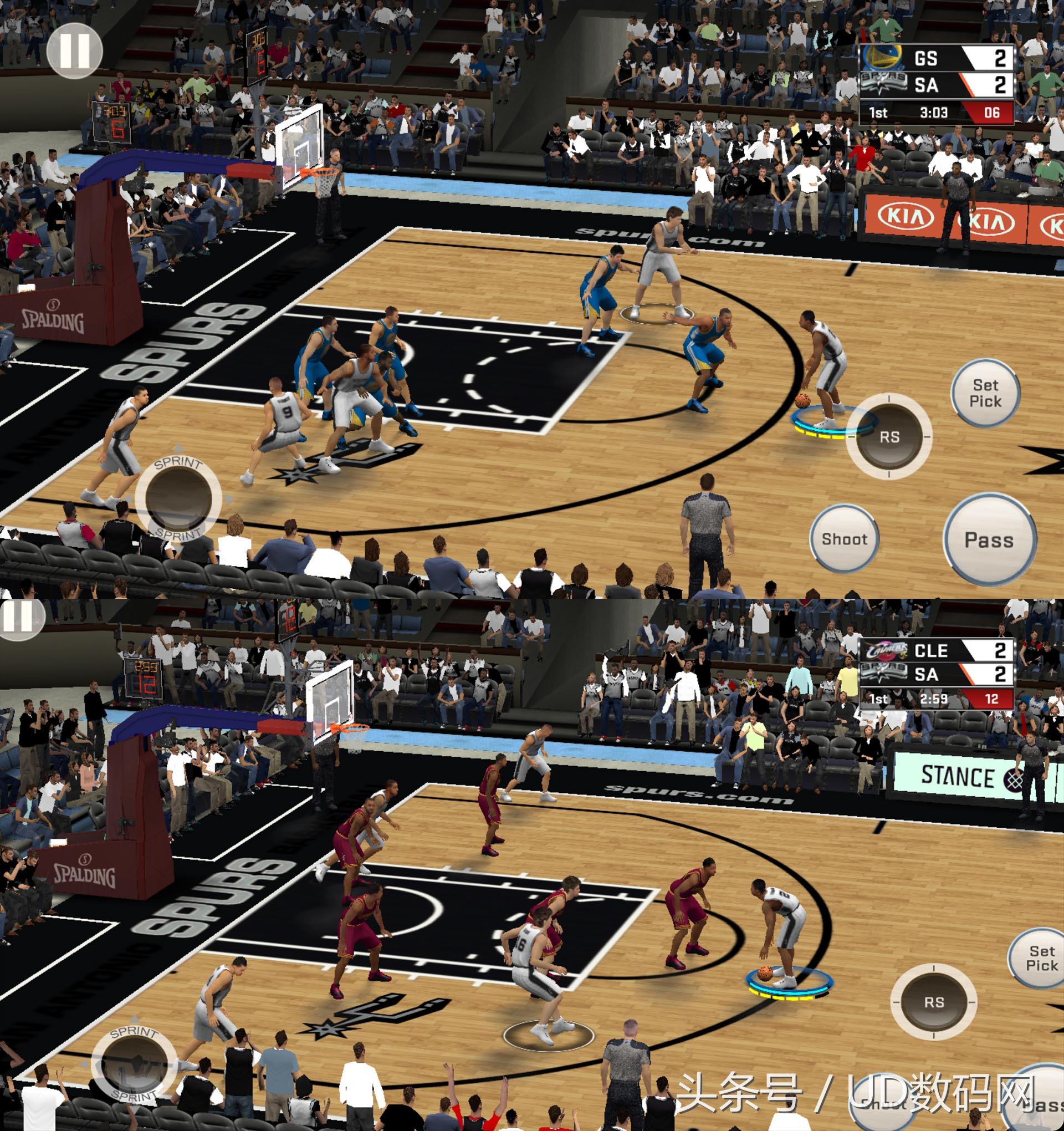Screen dimensions: 1064x1131
Task: Tap the fully visible Pass button
Action: point(990,539)
